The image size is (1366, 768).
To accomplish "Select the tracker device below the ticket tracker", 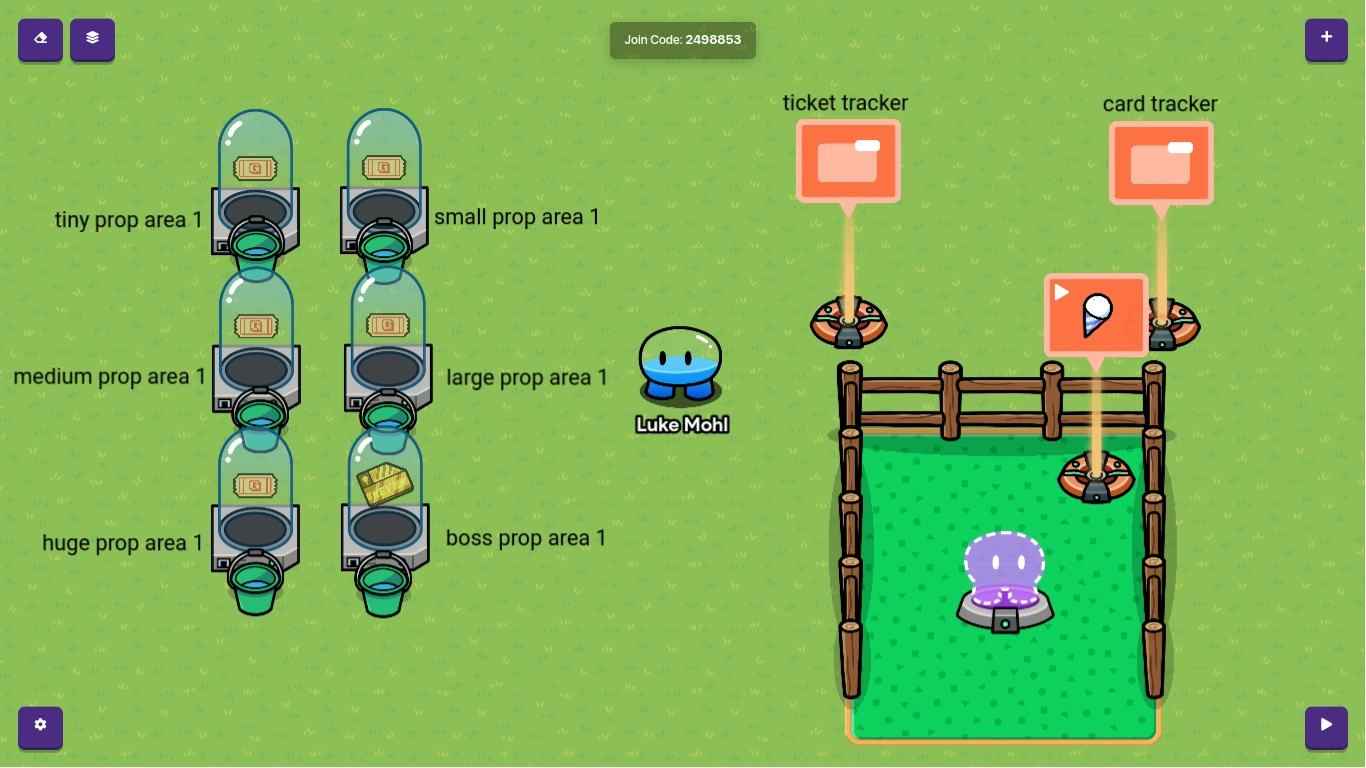I will pos(848,320).
